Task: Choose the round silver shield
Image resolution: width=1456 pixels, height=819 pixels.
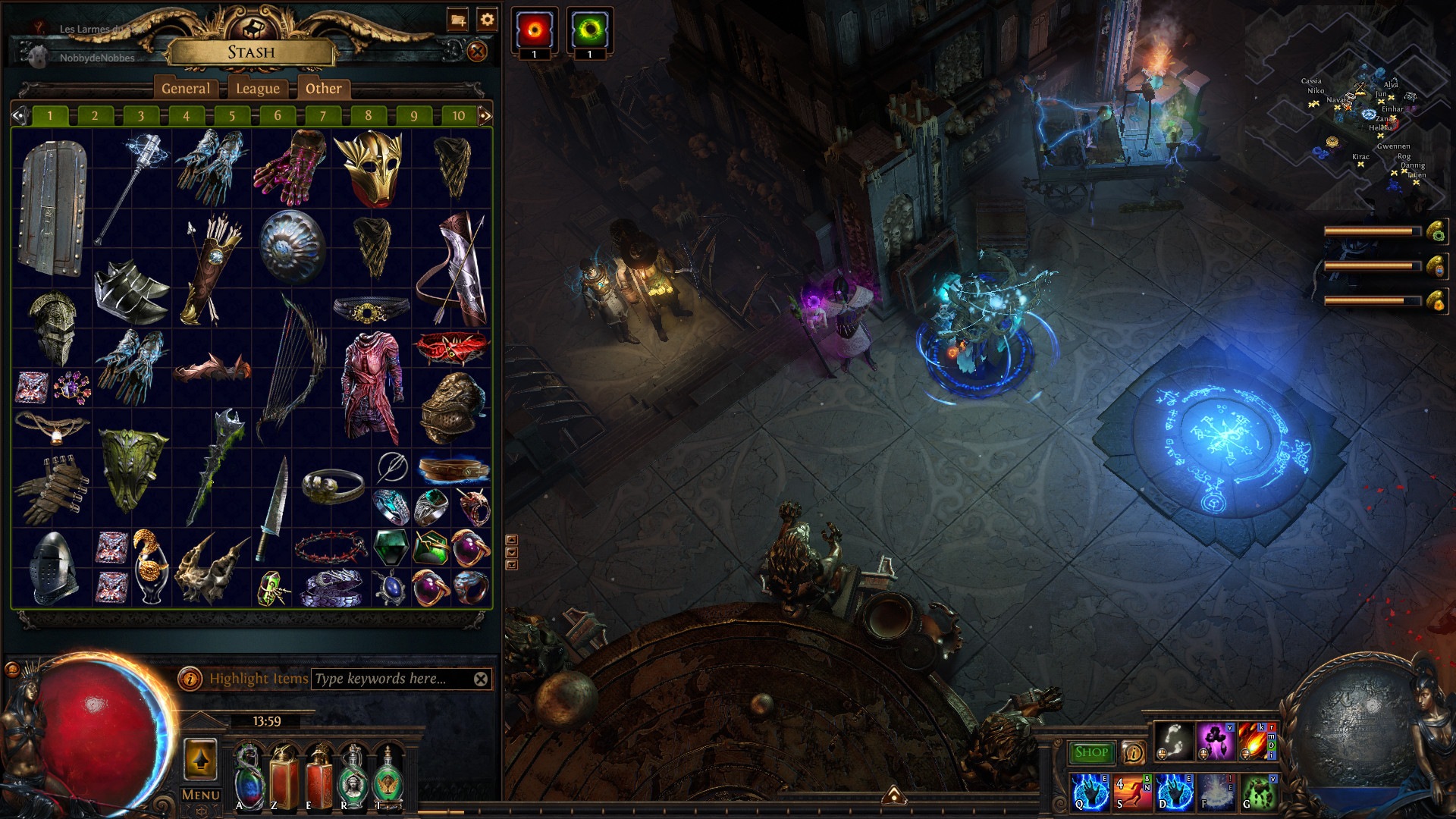Action: pyautogui.click(x=292, y=246)
